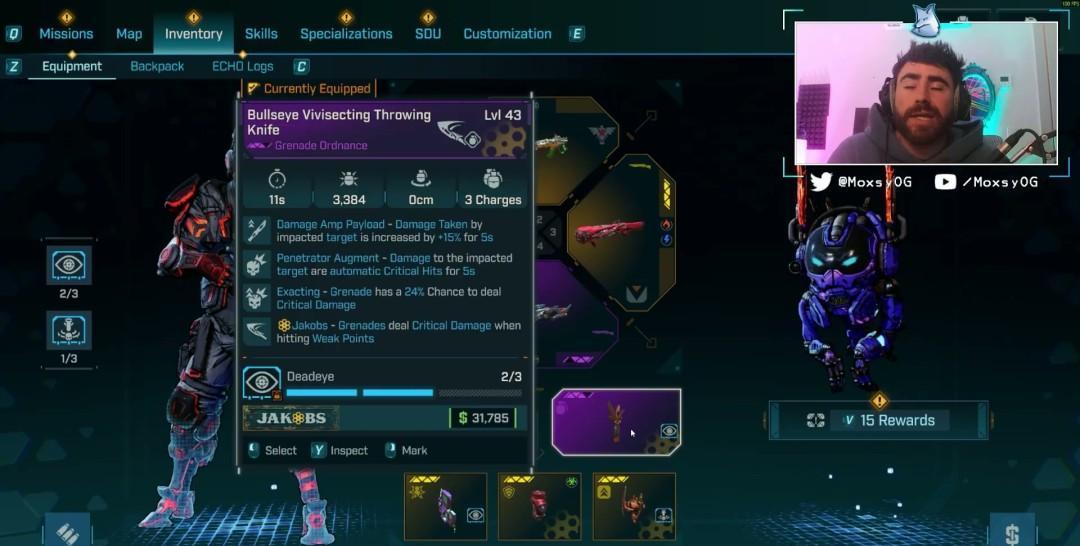Click the dollar sign button

coord(1013,531)
